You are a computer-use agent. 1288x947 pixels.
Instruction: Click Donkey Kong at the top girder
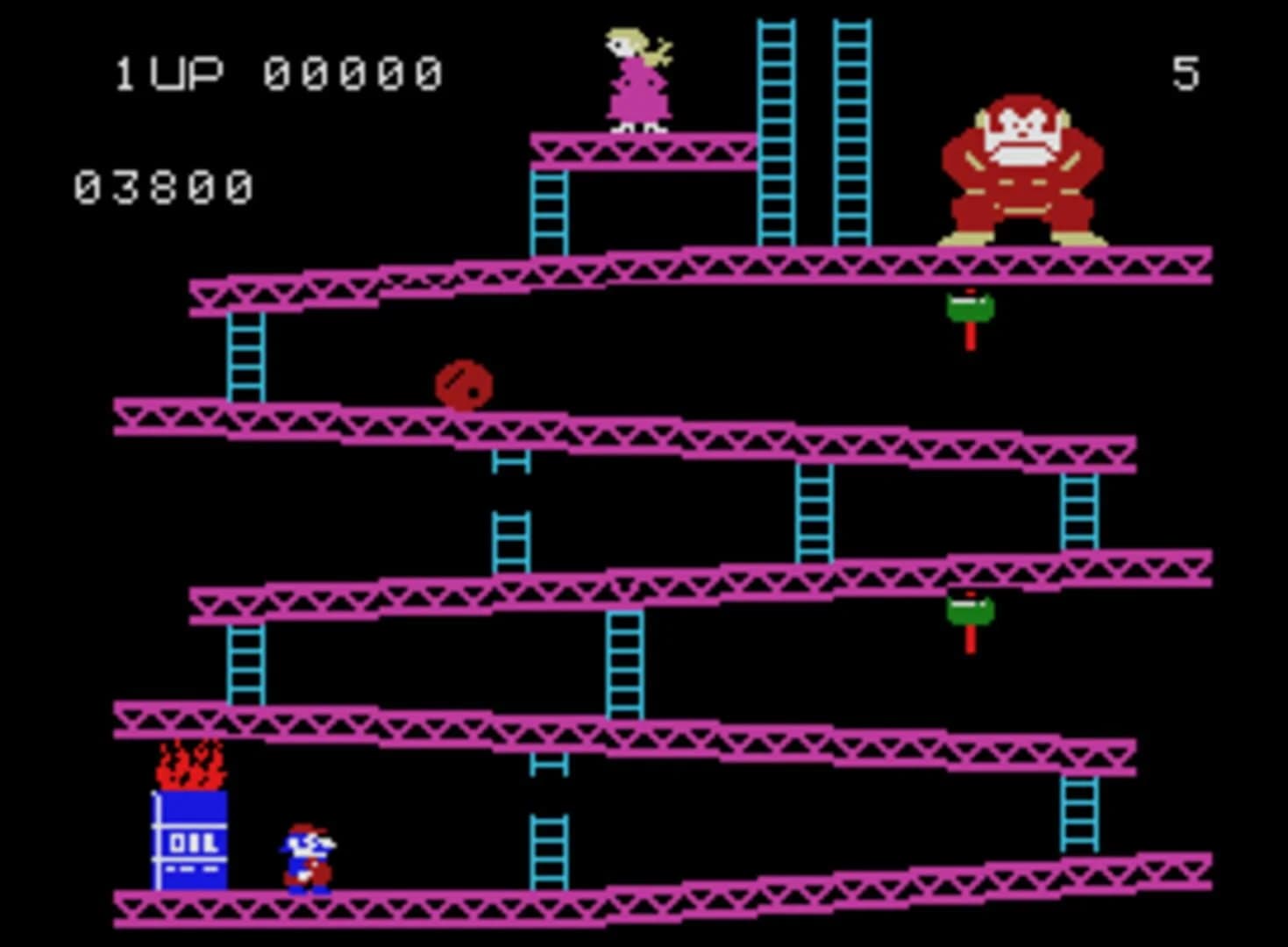pyautogui.click(x=1021, y=162)
